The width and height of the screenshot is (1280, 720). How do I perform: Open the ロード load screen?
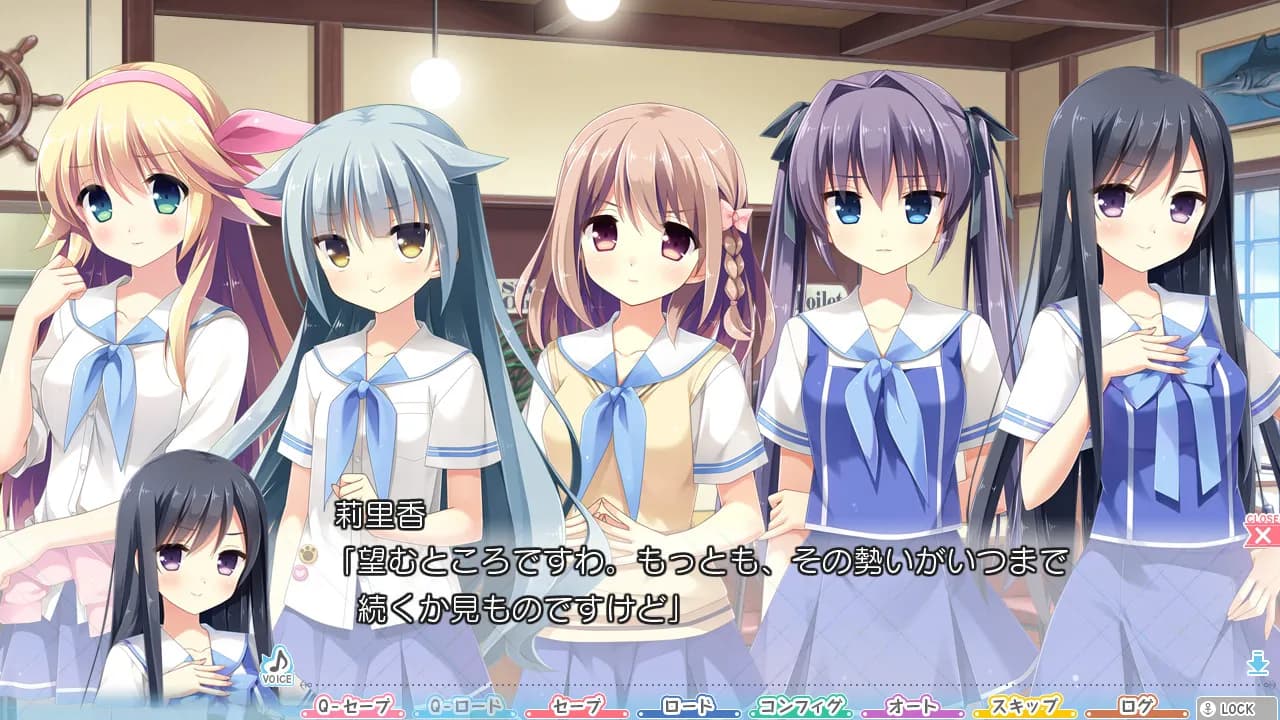[689, 704]
